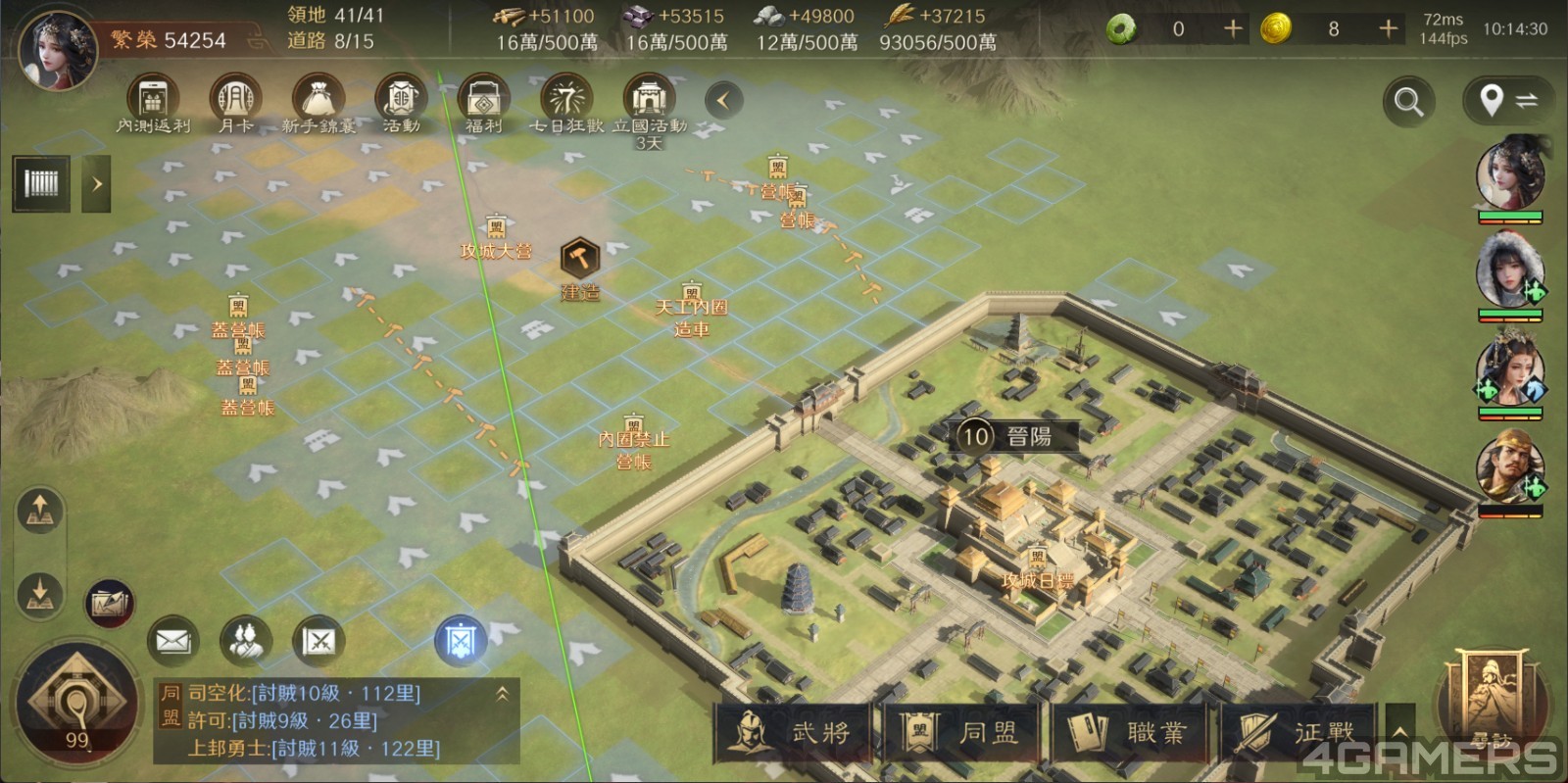
Task: Open the mail envelope icon
Action: [172, 642]
